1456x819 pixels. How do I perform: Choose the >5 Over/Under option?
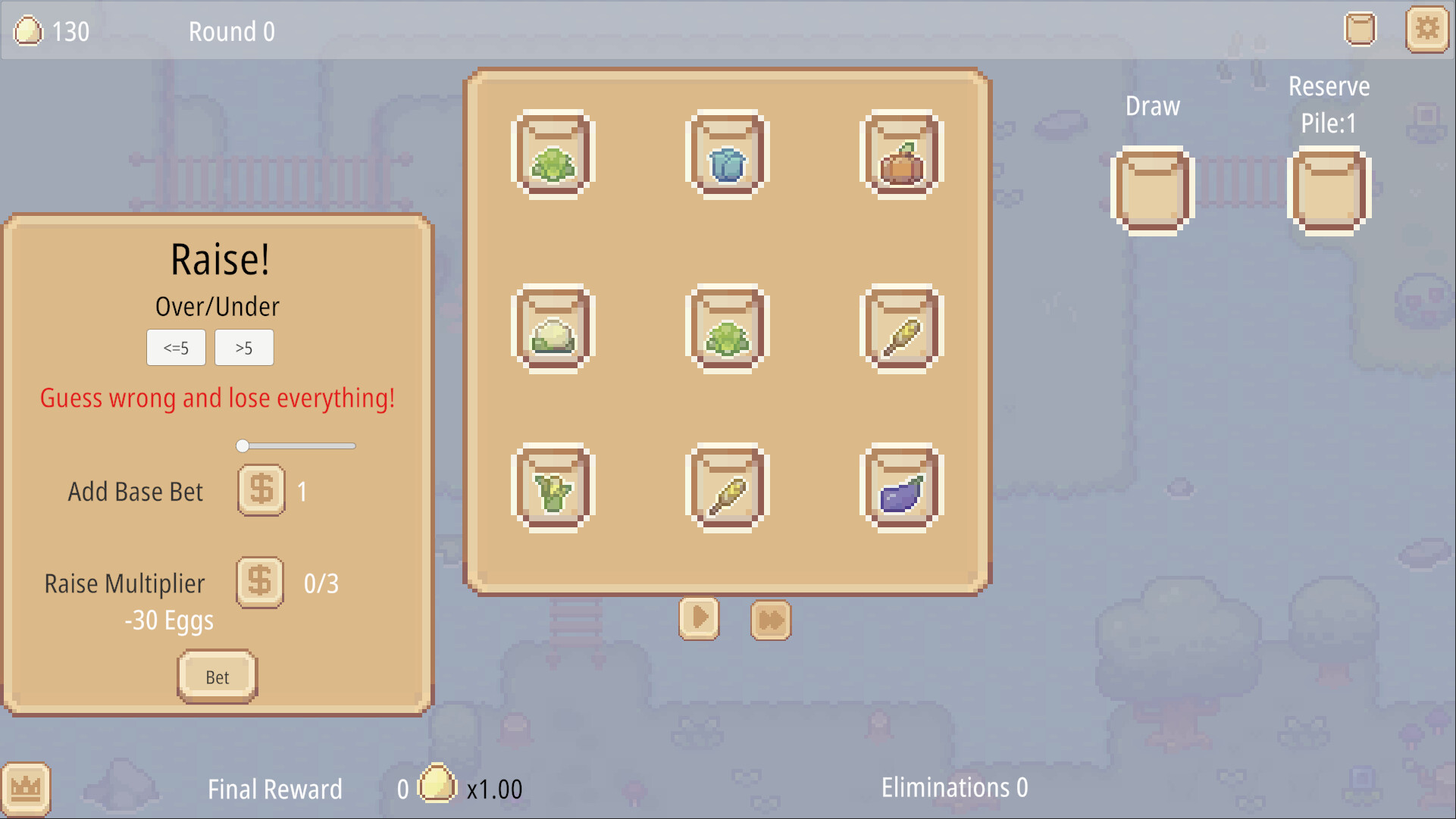coord(244,348)
